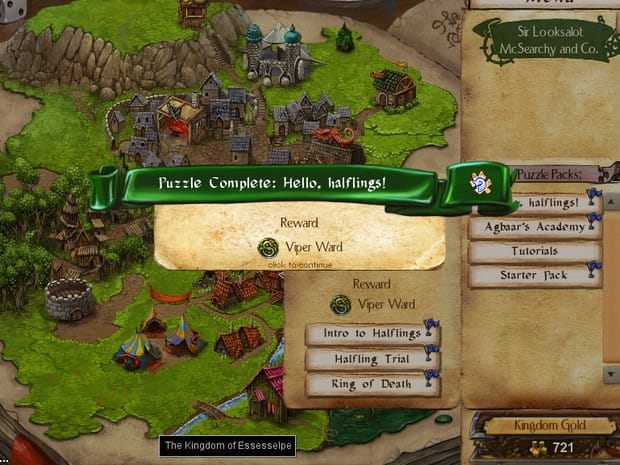This screenshot has width=620, height=465.
Task: Open the Agbaar's Academy puzzle pack
Action: (x=534, y=227)
